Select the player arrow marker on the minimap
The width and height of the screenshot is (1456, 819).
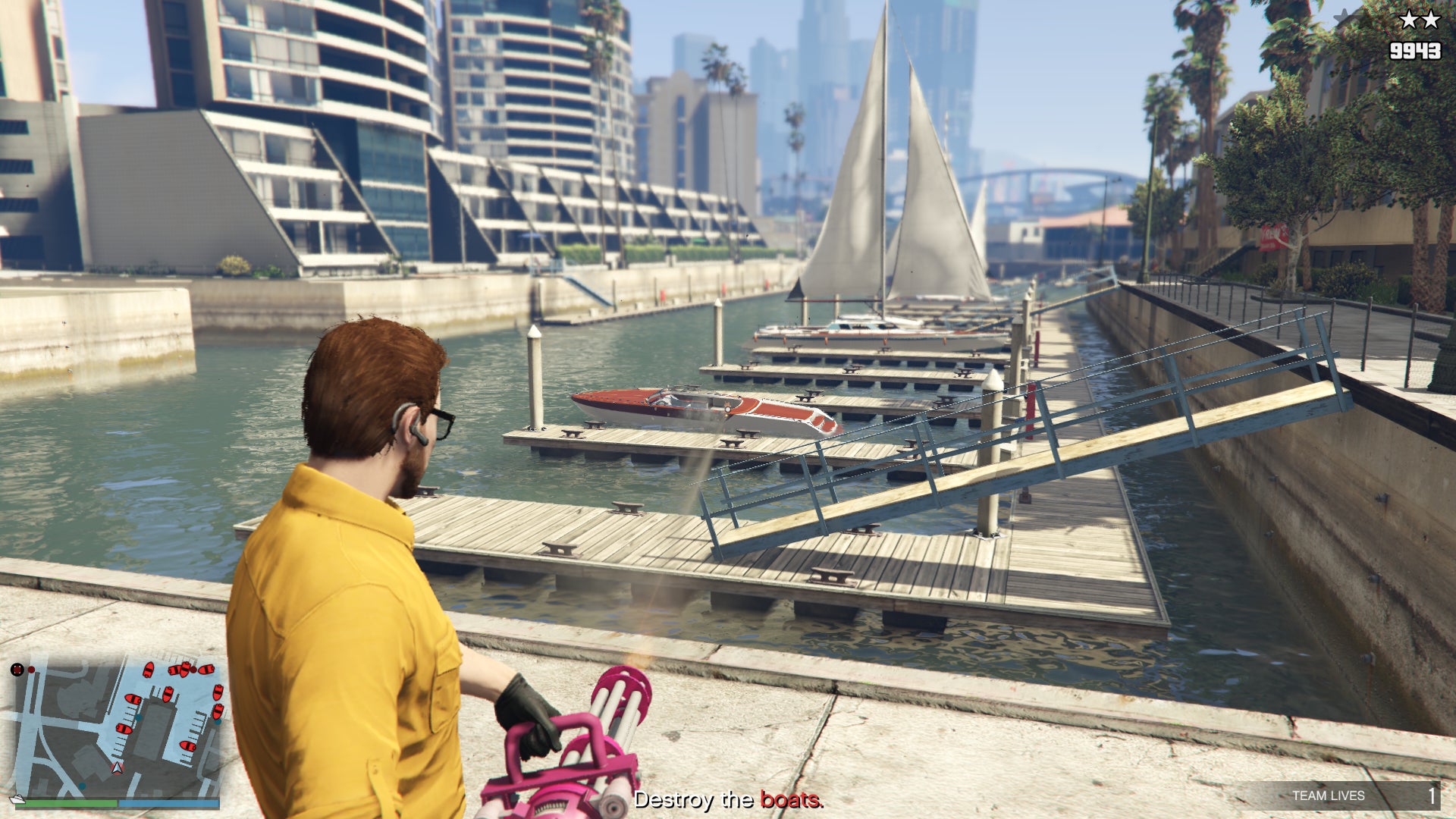pos(117,770)
